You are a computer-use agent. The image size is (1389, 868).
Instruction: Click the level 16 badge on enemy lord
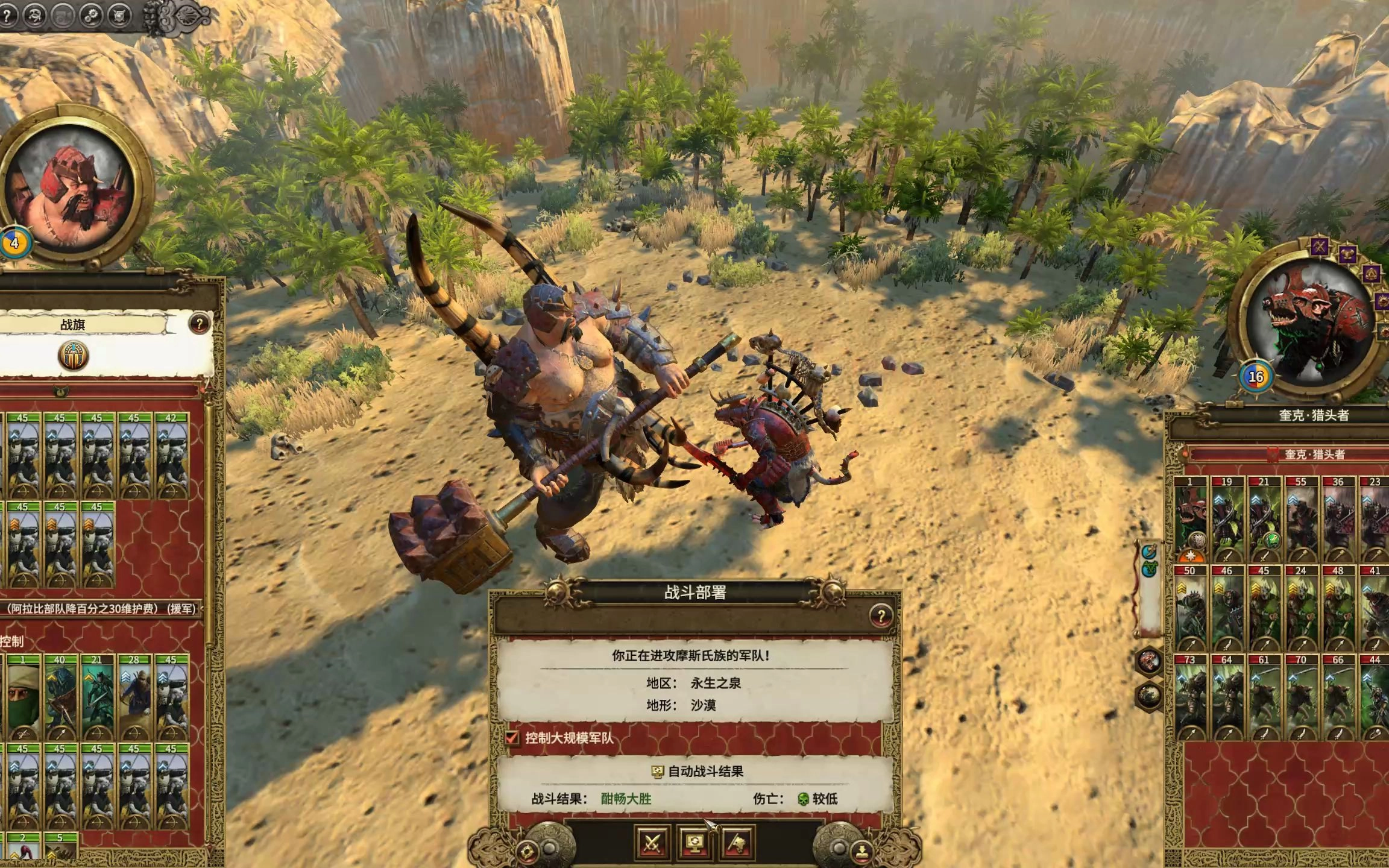[1255, 378]
